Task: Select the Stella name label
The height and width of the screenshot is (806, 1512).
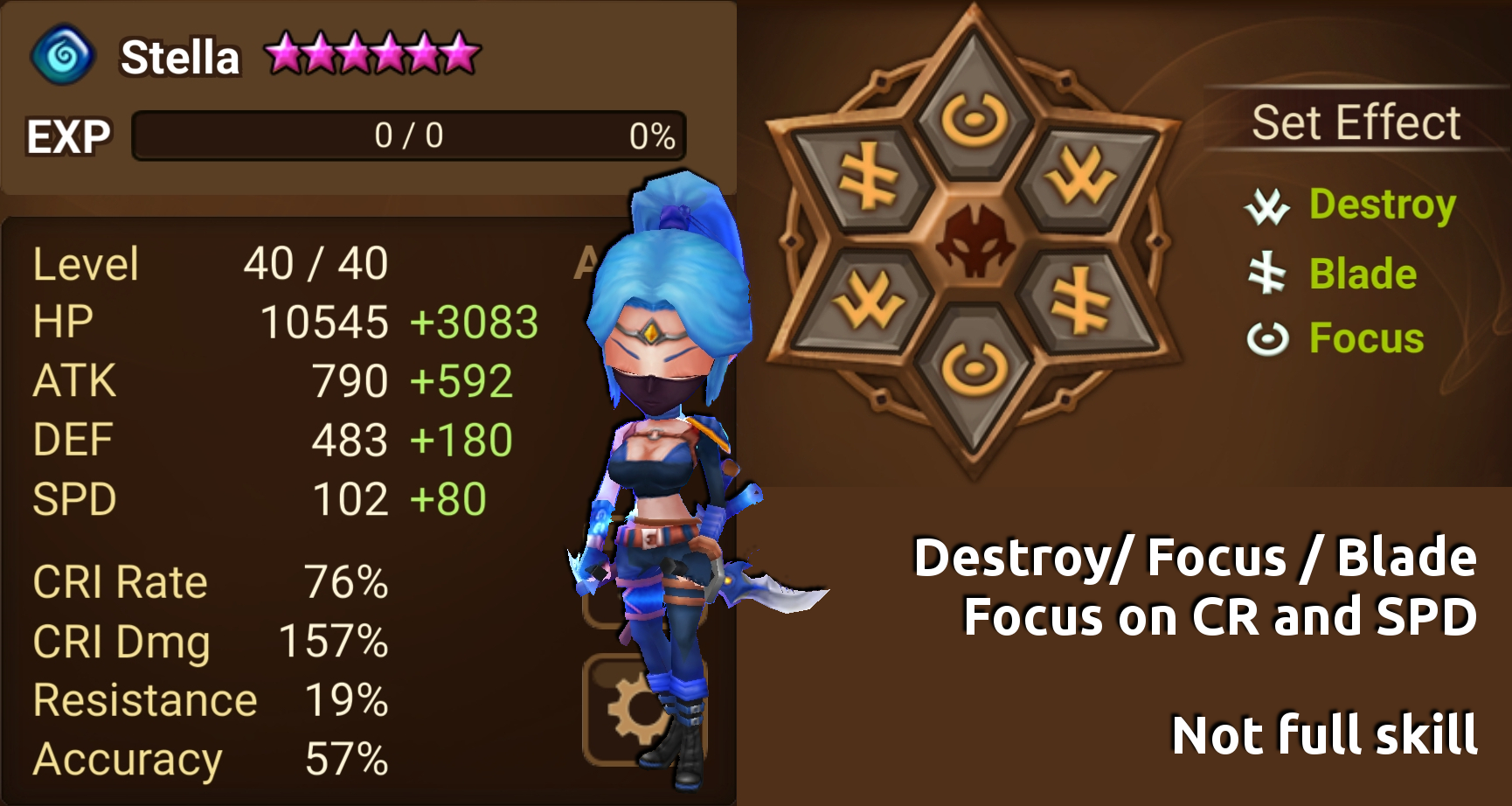Action: pos(179,59)
